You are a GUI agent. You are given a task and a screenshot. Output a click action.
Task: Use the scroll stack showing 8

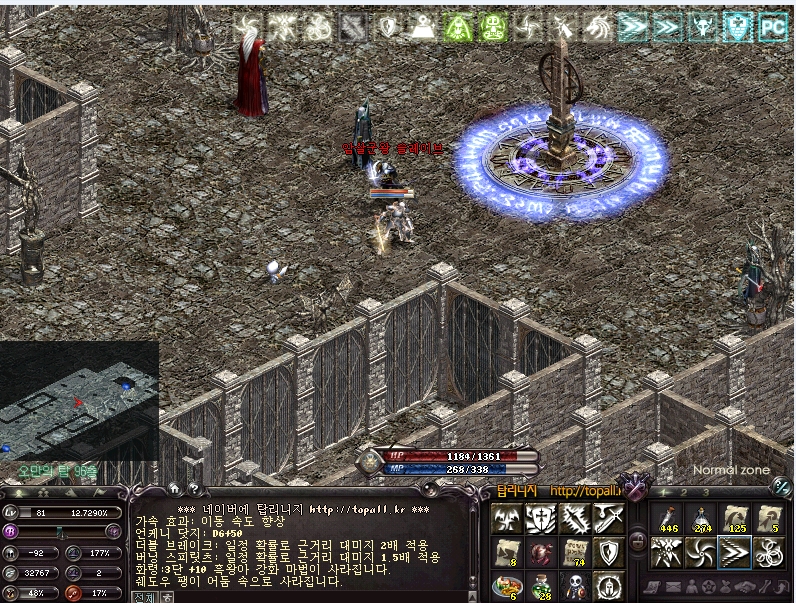507,552
